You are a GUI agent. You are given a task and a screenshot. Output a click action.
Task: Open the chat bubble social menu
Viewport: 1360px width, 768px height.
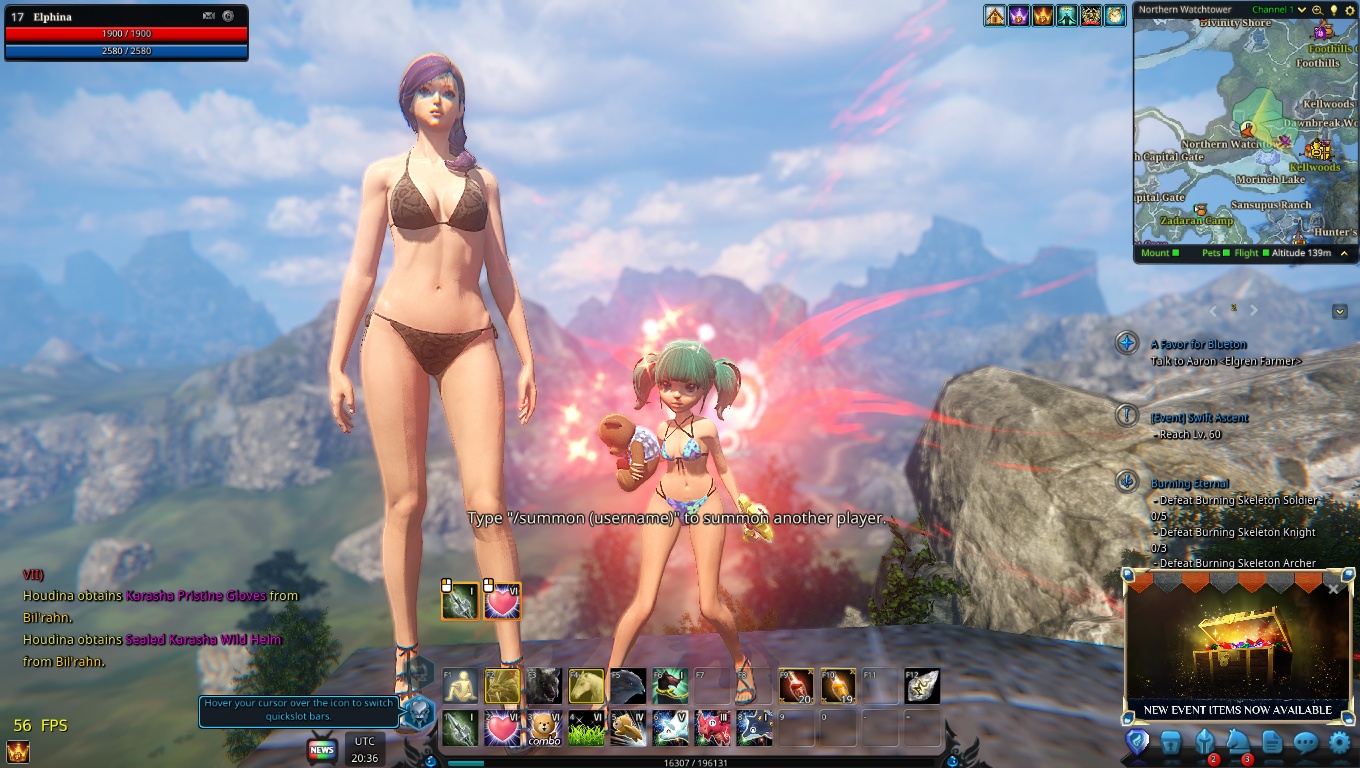pos(1305,742)
